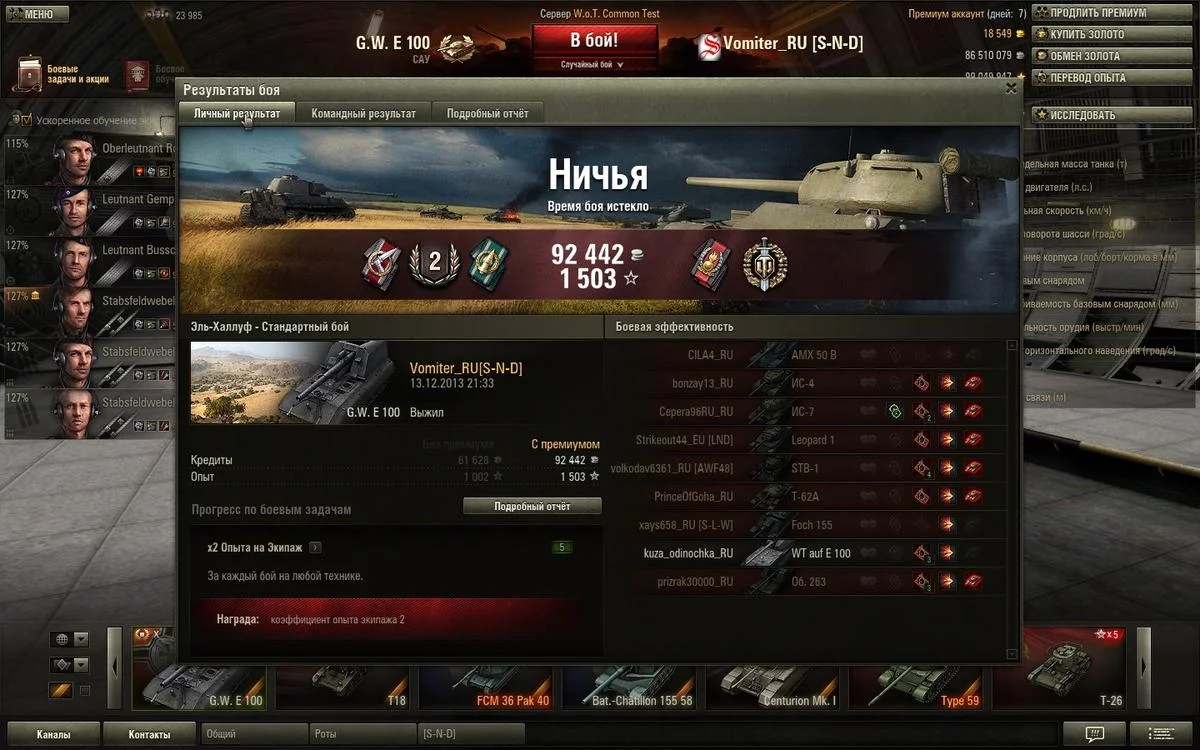Open Случайный бой battle mode dropdown
Screen dimensions: 1200x750
point(594,64)
